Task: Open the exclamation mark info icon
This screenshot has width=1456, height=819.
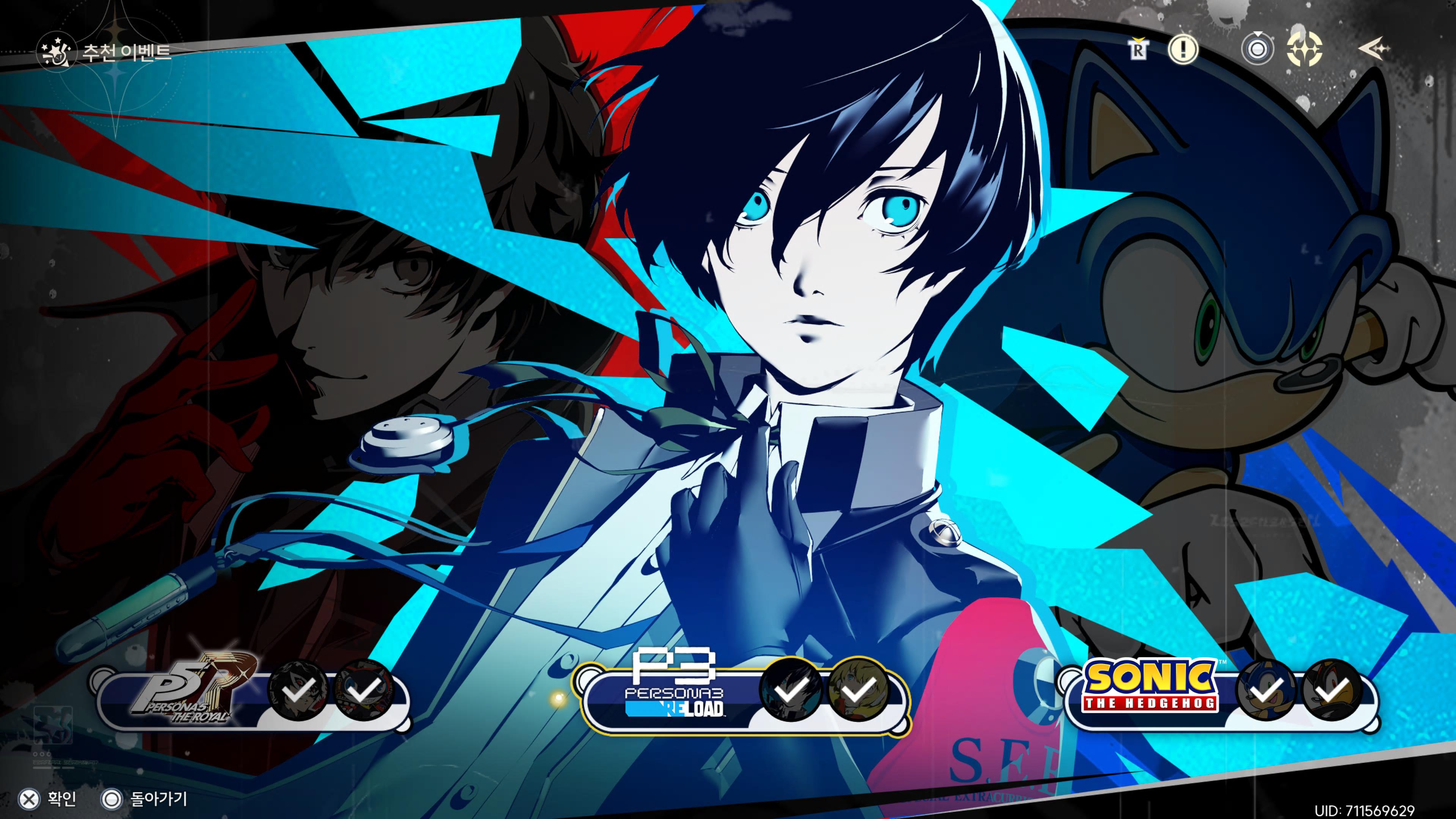Action: pos(1183,50)
